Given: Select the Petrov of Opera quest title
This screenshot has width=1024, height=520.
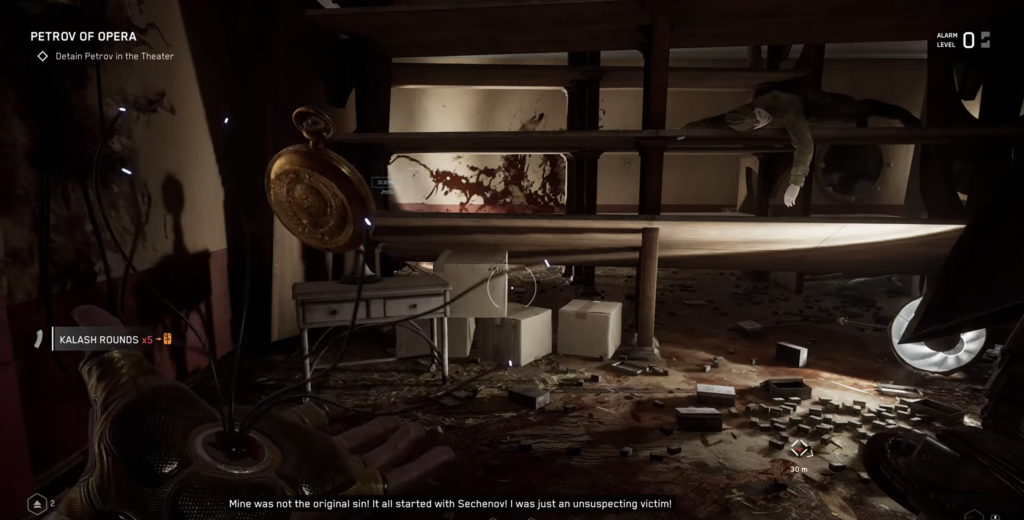Looking at the screenshot, I should point(83,37).
